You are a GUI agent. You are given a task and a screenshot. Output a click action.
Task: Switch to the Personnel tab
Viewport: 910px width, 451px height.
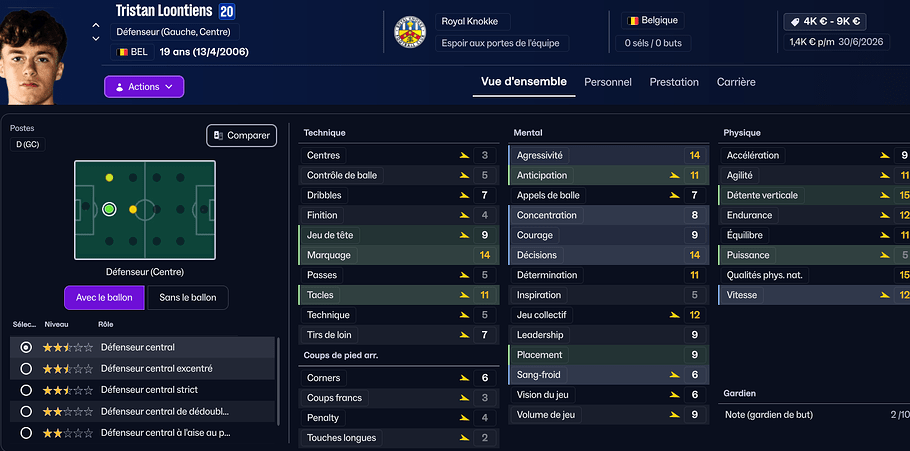pyautogui.click(x=608, y=82)
